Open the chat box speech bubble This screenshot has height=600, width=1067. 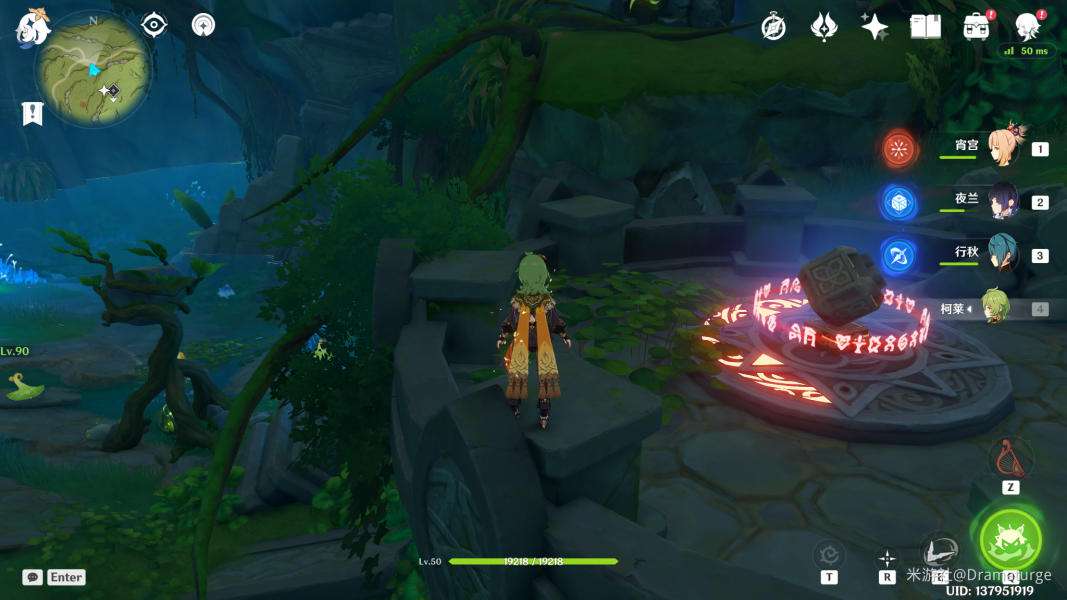pyautogui.click(x=33, y=577)
